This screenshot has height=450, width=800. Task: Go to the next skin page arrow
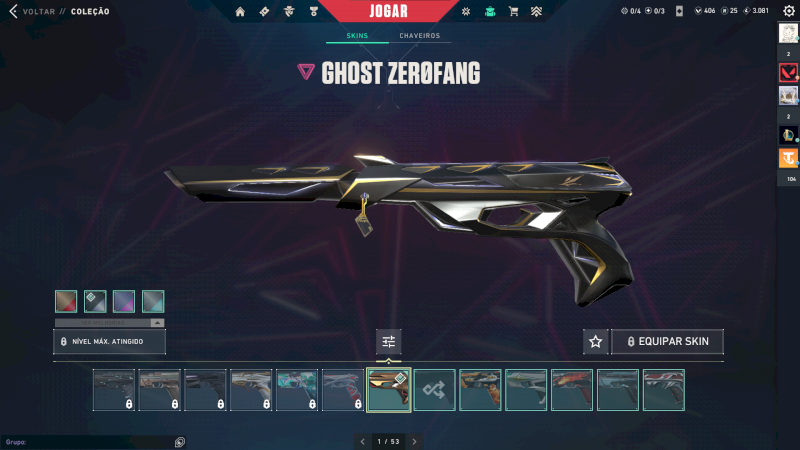click(x=414, y=441)
